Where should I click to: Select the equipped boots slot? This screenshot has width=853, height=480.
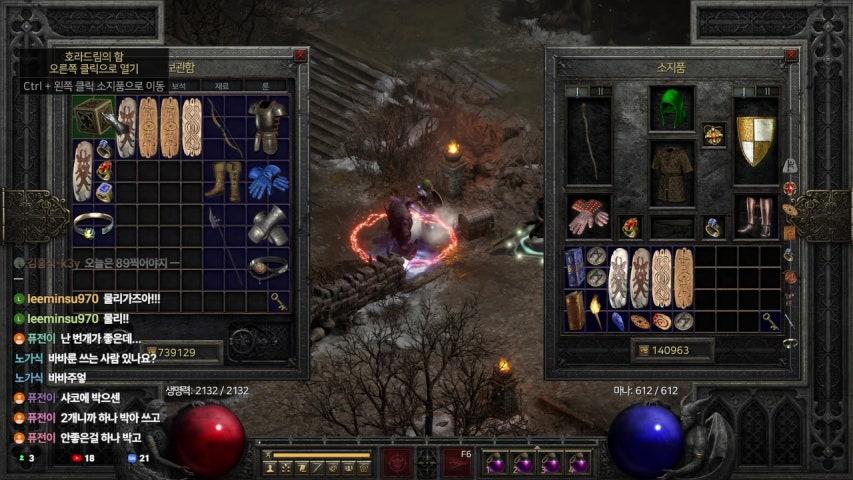(x=755, y=216)
